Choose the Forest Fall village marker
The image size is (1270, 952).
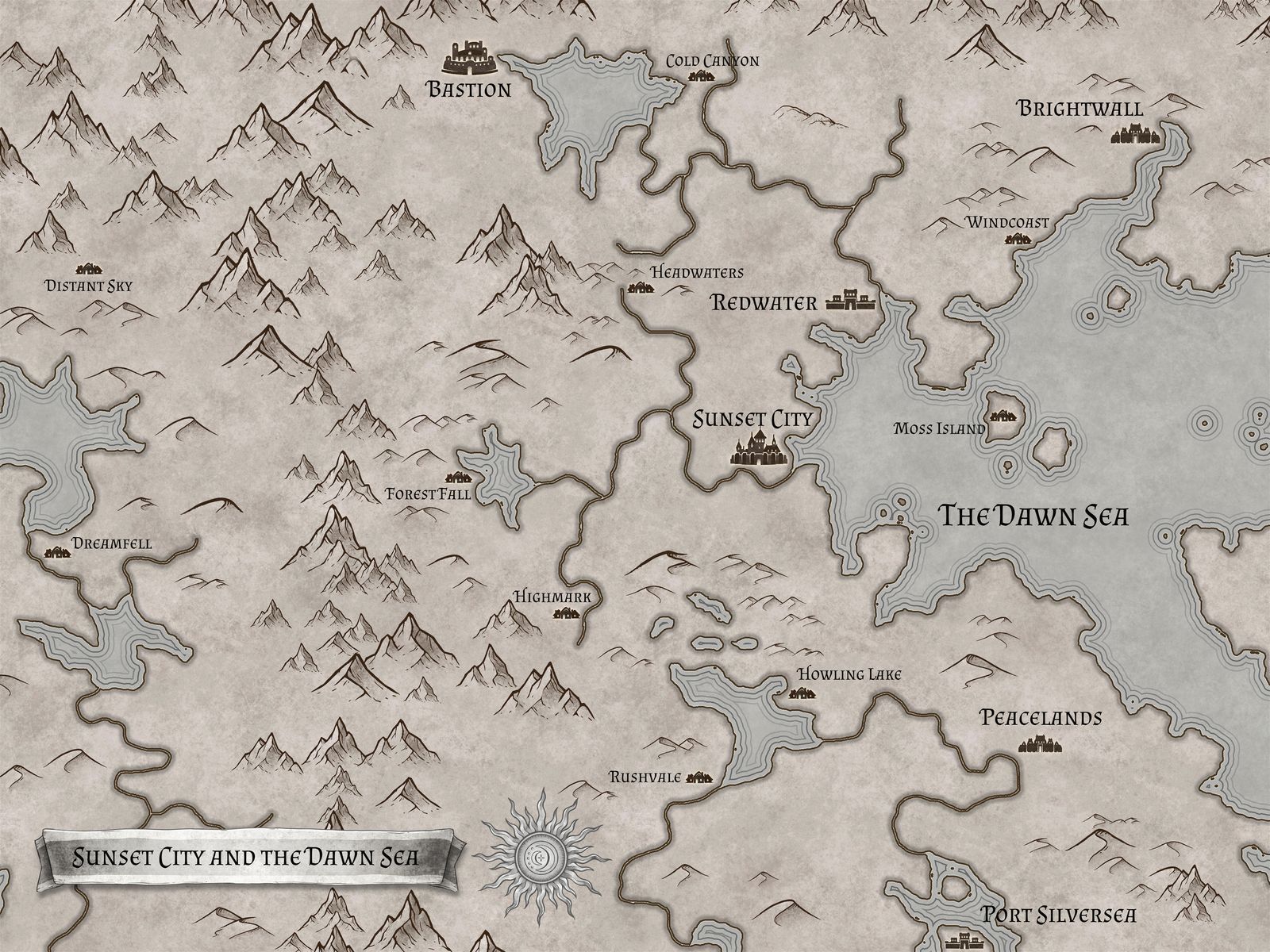pyautogui.click(x=459, y=478)
